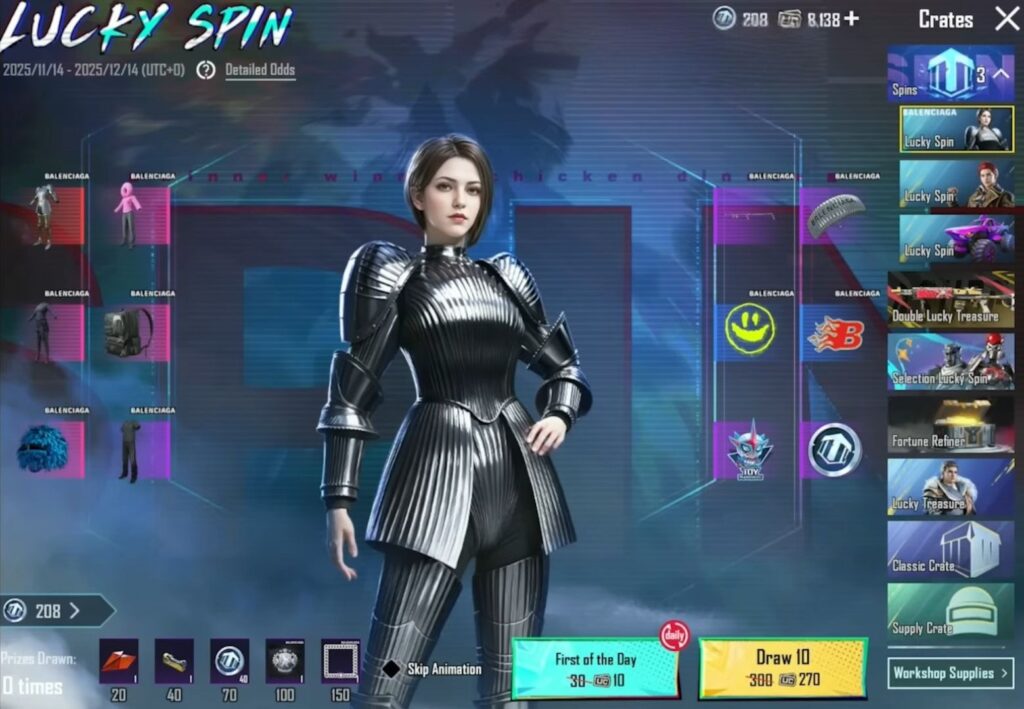
Task: Select the Double Lucky Treasure crate
Action: (x=950, y=300)
